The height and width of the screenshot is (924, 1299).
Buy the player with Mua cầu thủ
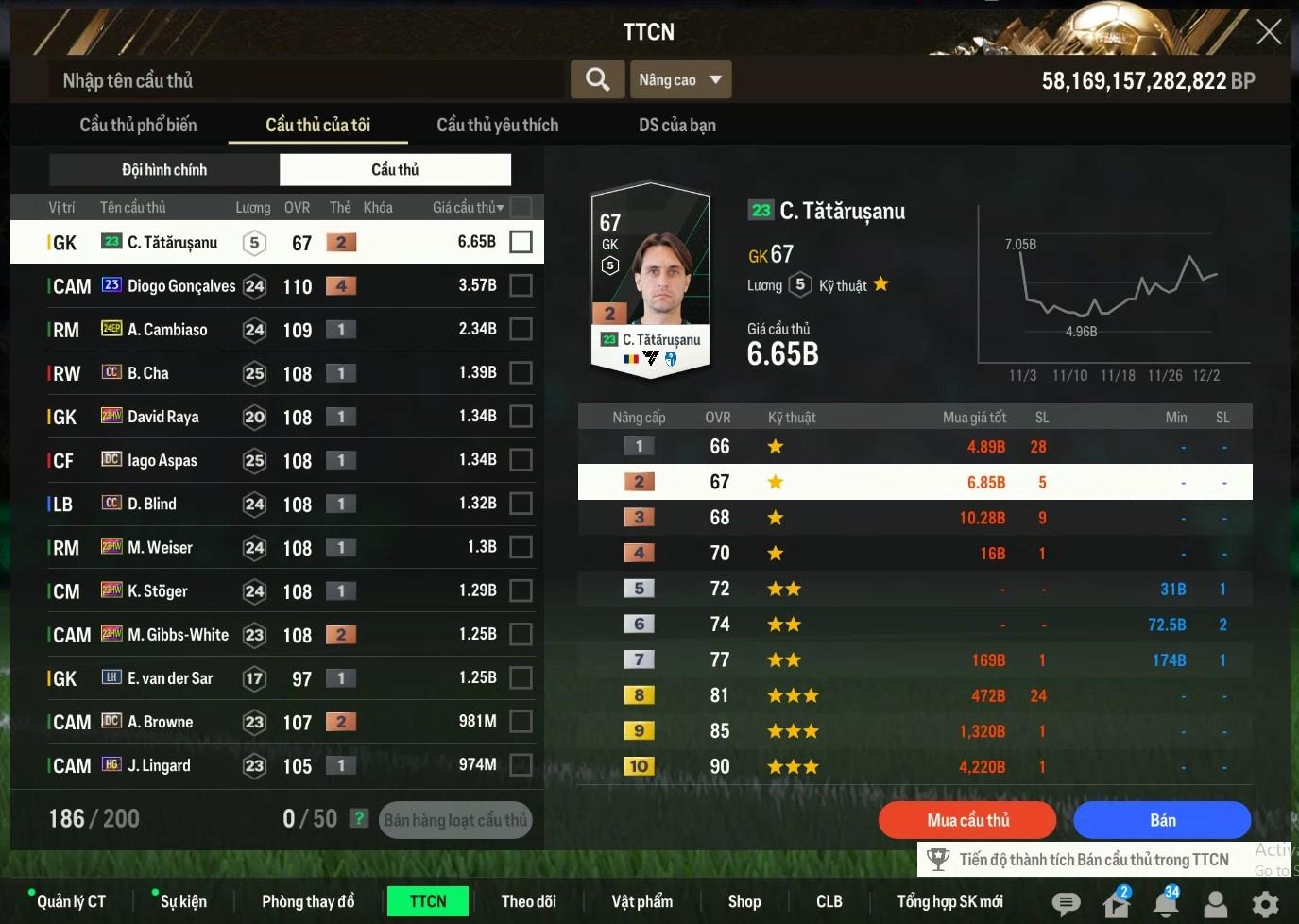[967, 820]
